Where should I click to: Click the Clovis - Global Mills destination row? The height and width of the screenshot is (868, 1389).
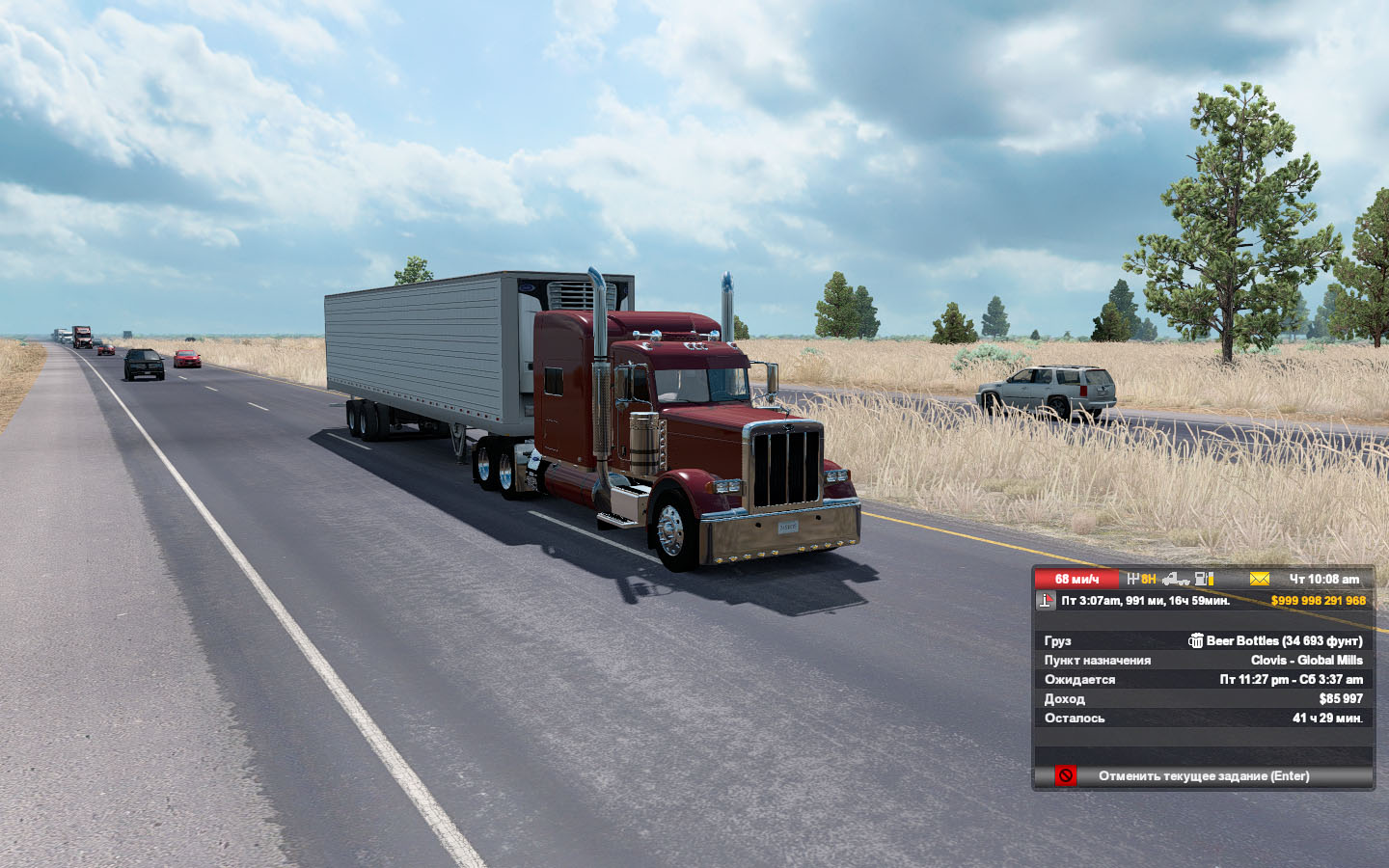point(1203,660)
